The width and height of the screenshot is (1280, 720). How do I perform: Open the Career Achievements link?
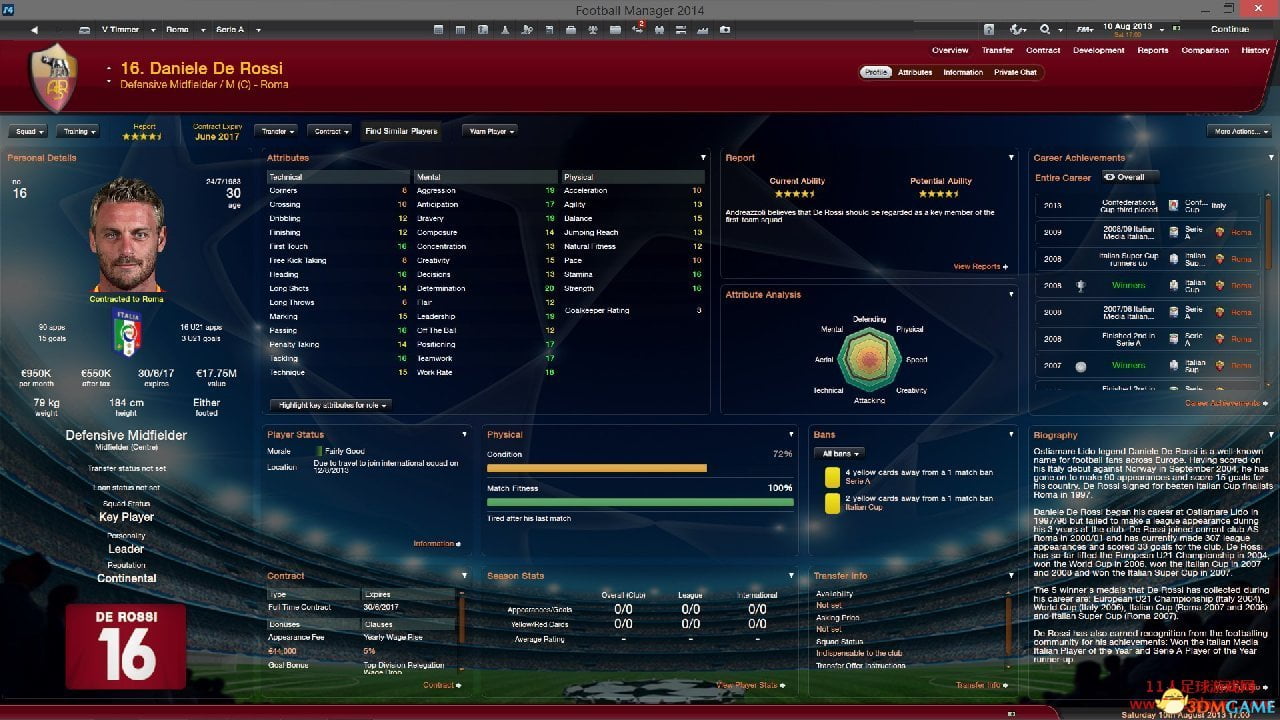click(1222, 403)
